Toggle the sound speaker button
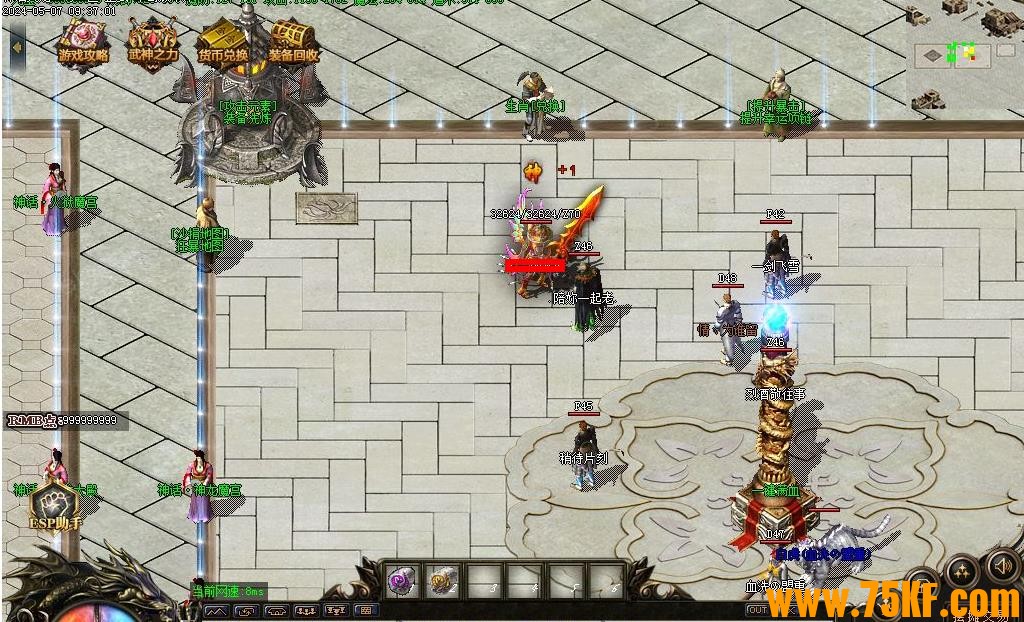 (x=1001, y=567)
